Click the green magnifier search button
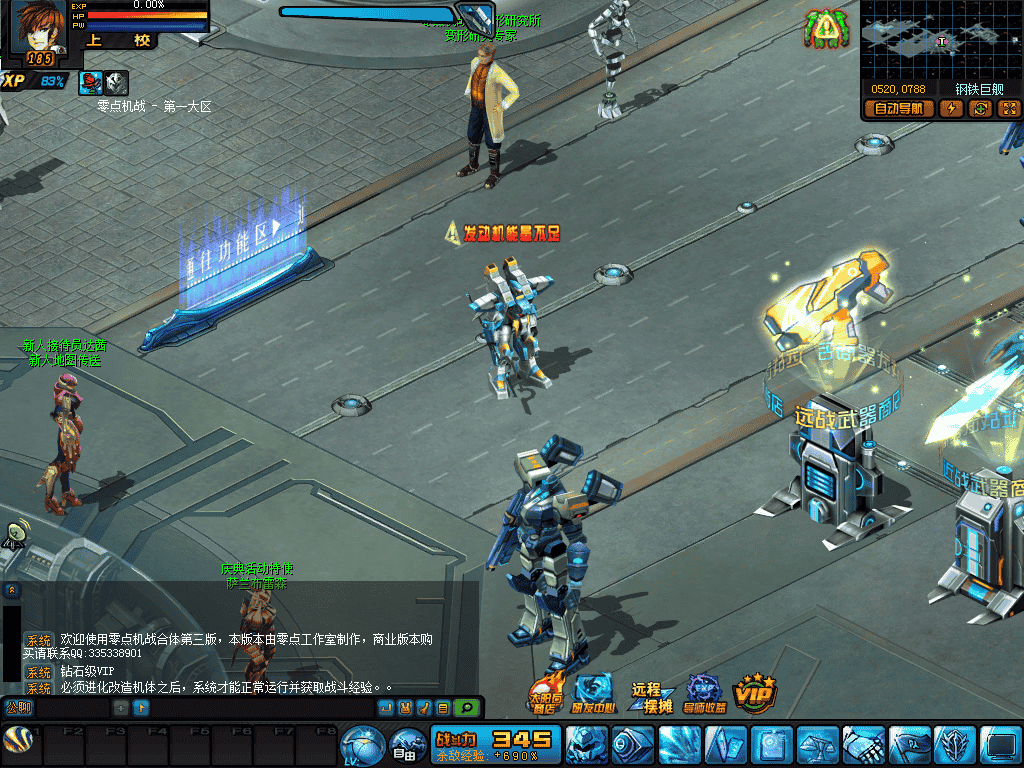The width and height of the screenshot is (1024, 768). tap(466, 708)
